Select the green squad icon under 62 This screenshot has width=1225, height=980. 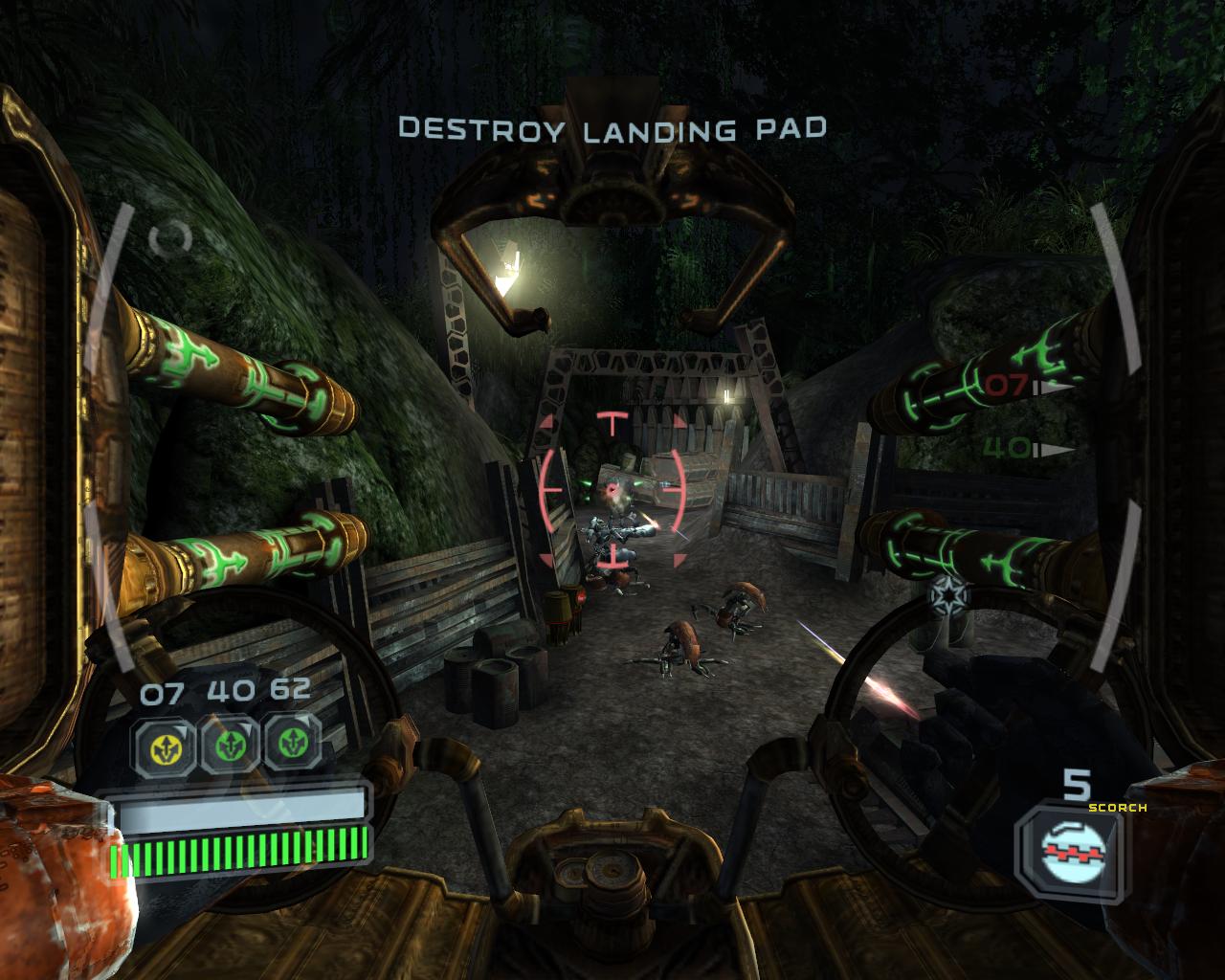(293, 744)
